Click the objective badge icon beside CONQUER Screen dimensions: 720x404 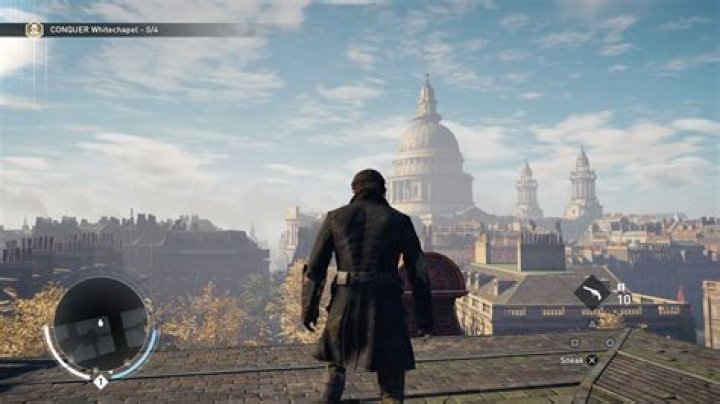(34, 30)
